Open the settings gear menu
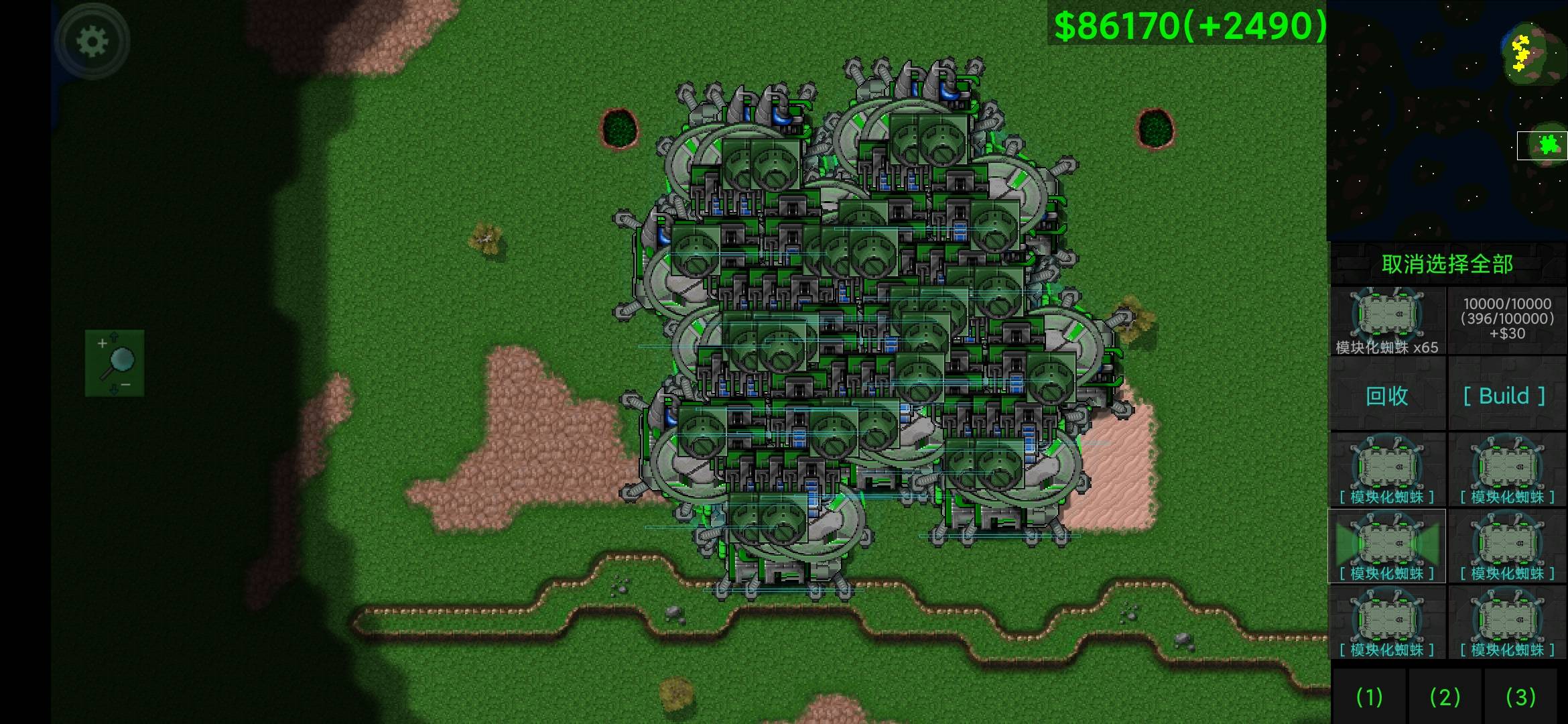 point(92,42)
